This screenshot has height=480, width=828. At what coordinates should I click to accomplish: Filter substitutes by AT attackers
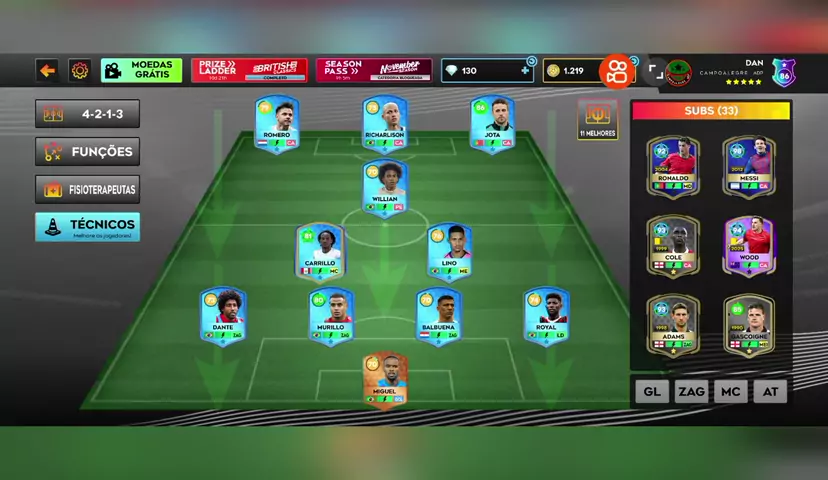tap(770, 391)
